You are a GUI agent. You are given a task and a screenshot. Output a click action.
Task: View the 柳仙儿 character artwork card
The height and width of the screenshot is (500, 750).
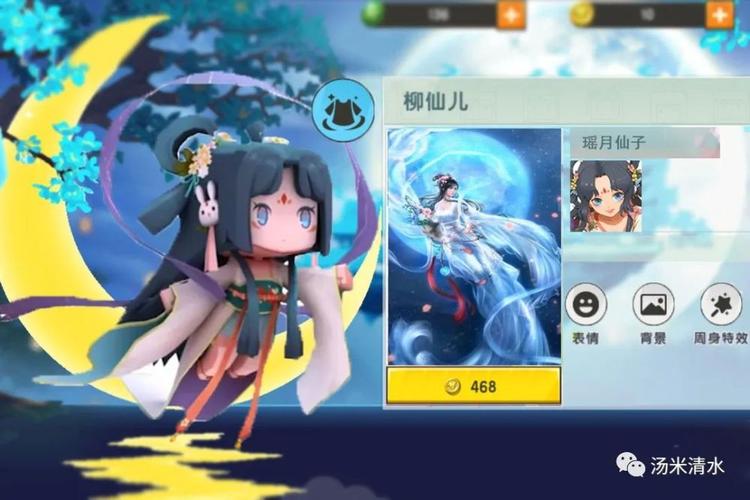pos(474,245)
